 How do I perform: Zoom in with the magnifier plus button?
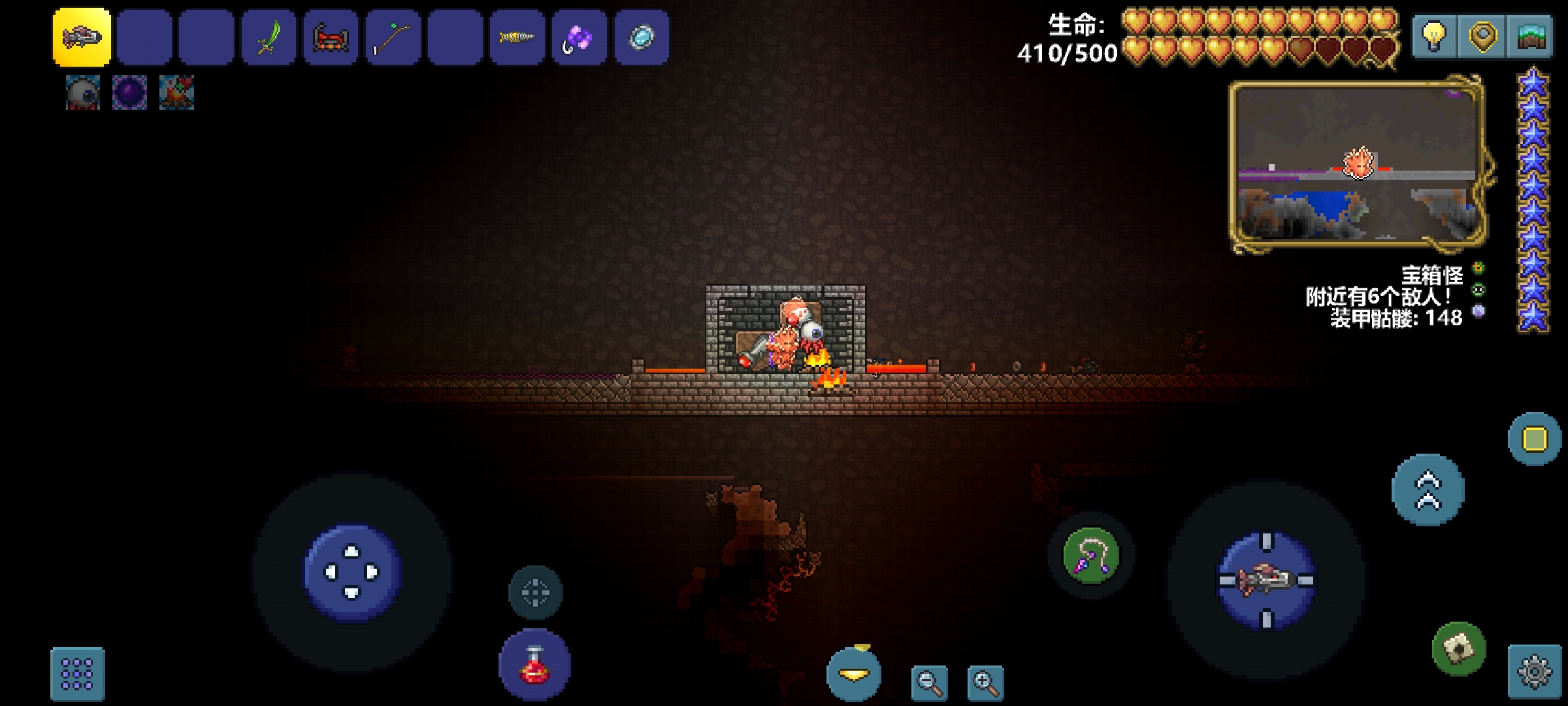(985, 683)
